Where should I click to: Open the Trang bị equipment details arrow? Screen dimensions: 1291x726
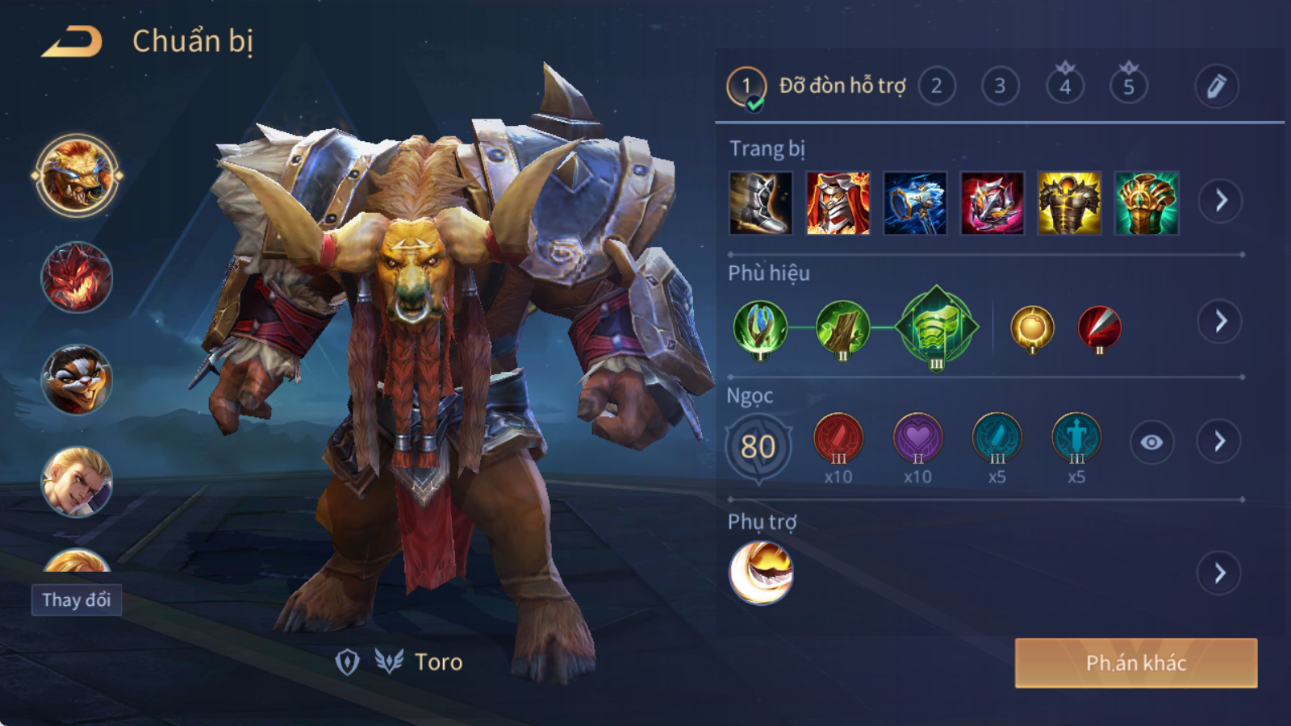click(x=1220, y=201)
